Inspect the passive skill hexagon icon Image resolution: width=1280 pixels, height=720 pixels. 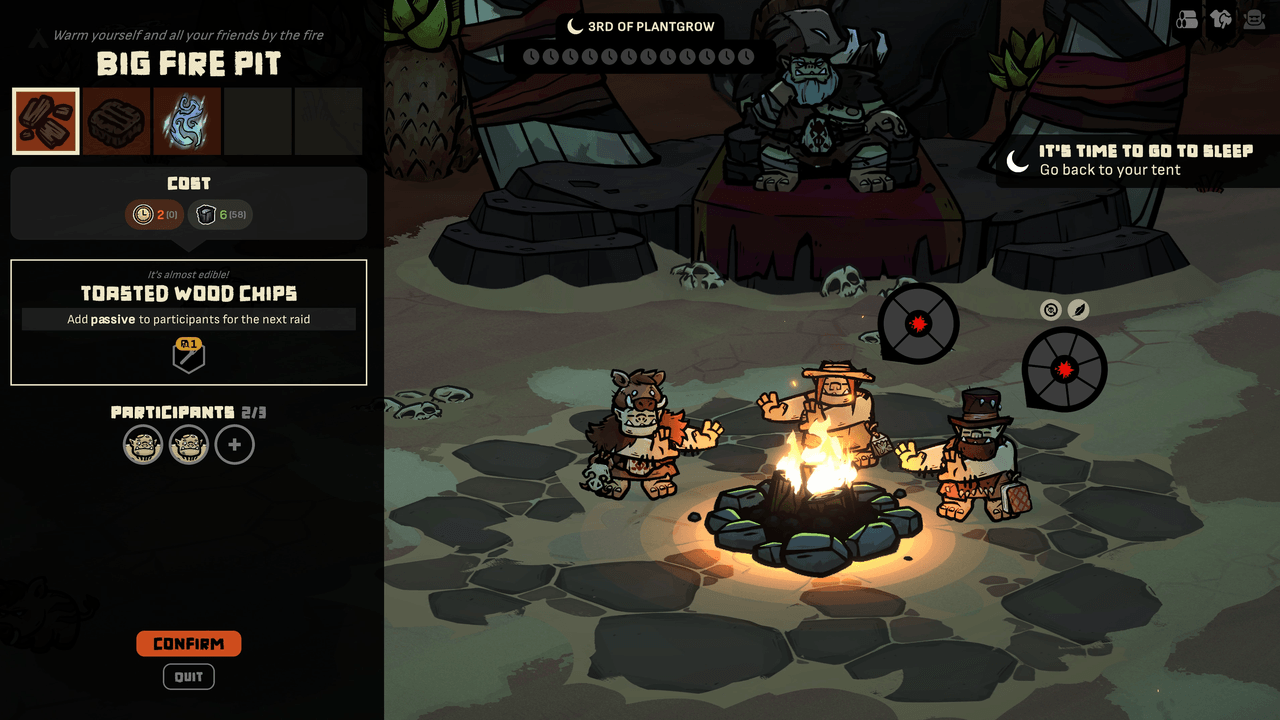click(189, 356)
